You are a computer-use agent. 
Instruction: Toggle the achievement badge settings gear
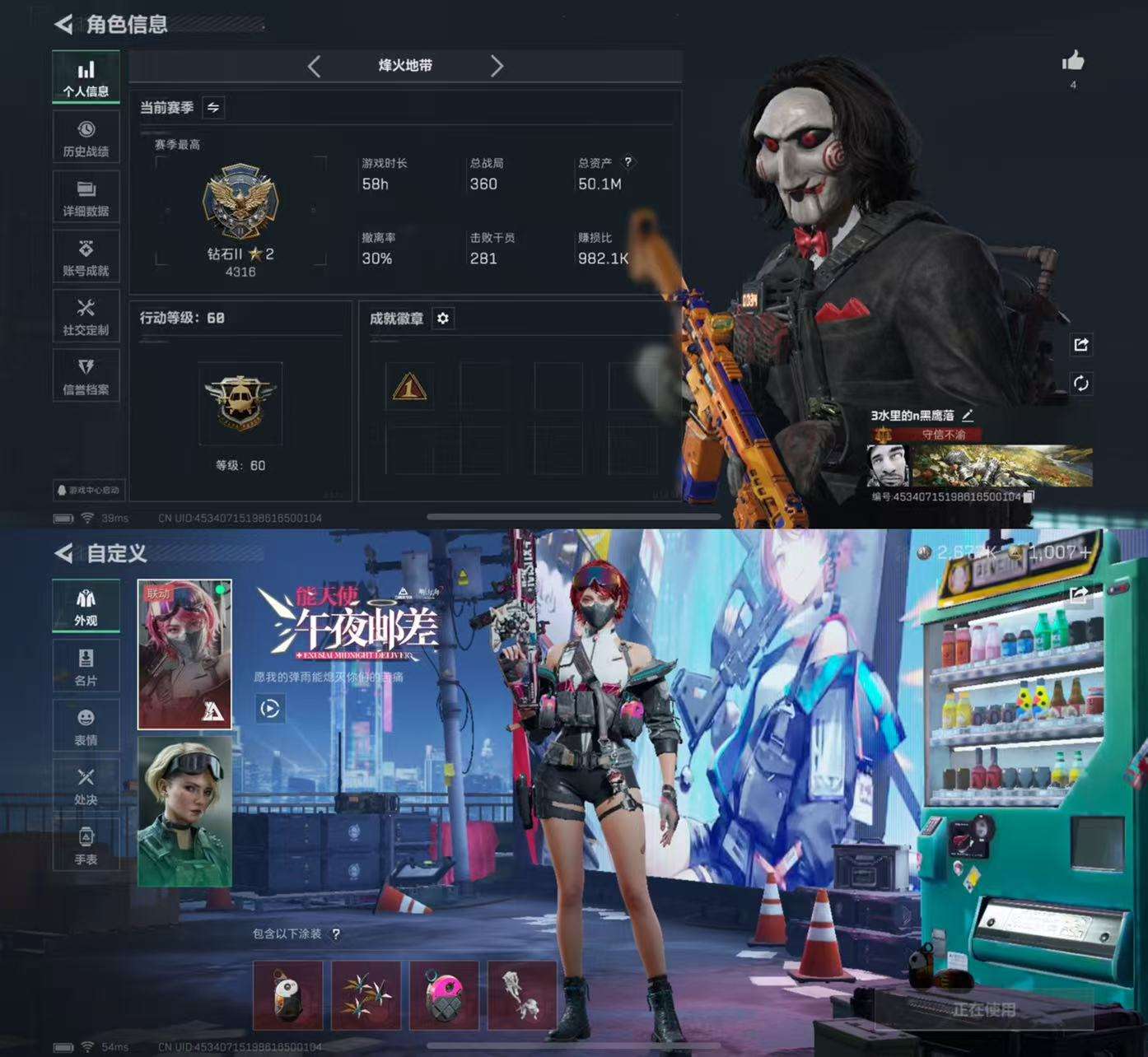(444, 319)
